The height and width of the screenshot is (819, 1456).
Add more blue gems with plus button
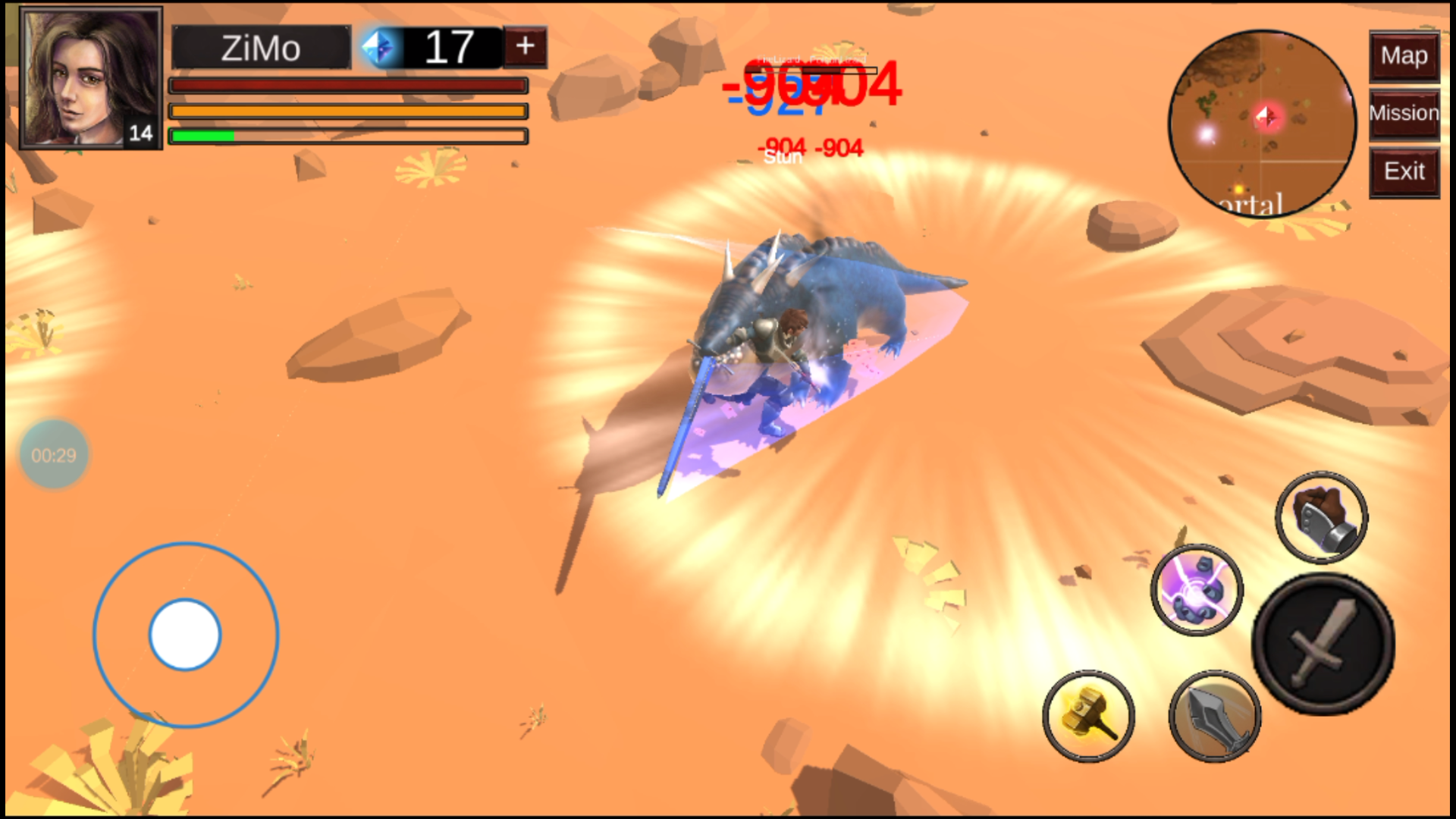click(x=525, y=47)
